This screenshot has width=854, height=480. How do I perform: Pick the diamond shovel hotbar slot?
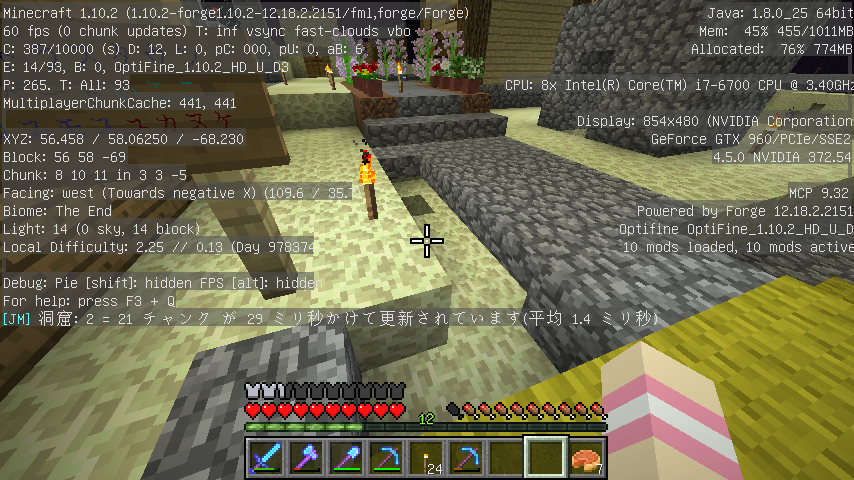346,457
